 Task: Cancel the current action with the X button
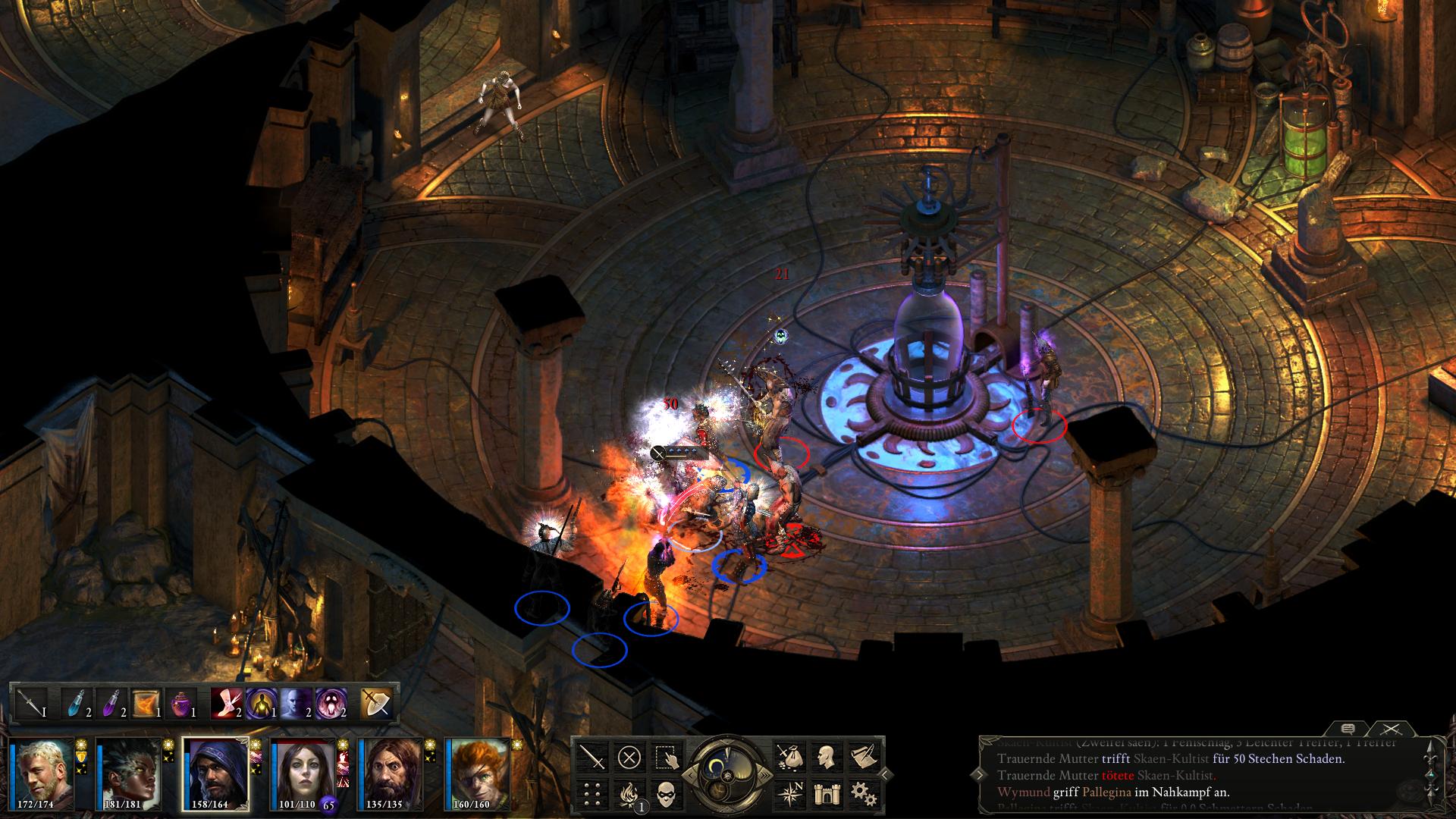tap(629, 756)
